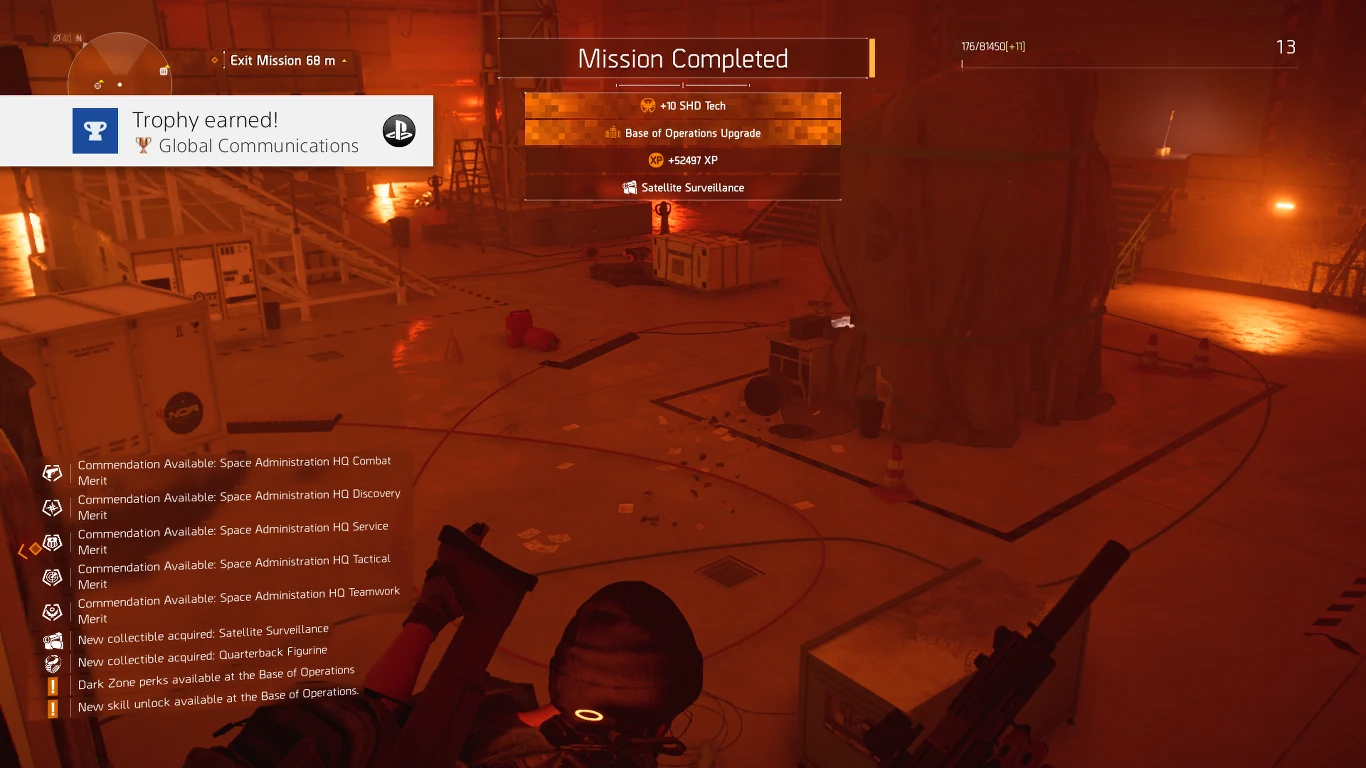Select the Combat Merit commendation icon
Screen dimensions: 1366x768
click(x=52, y=471)
